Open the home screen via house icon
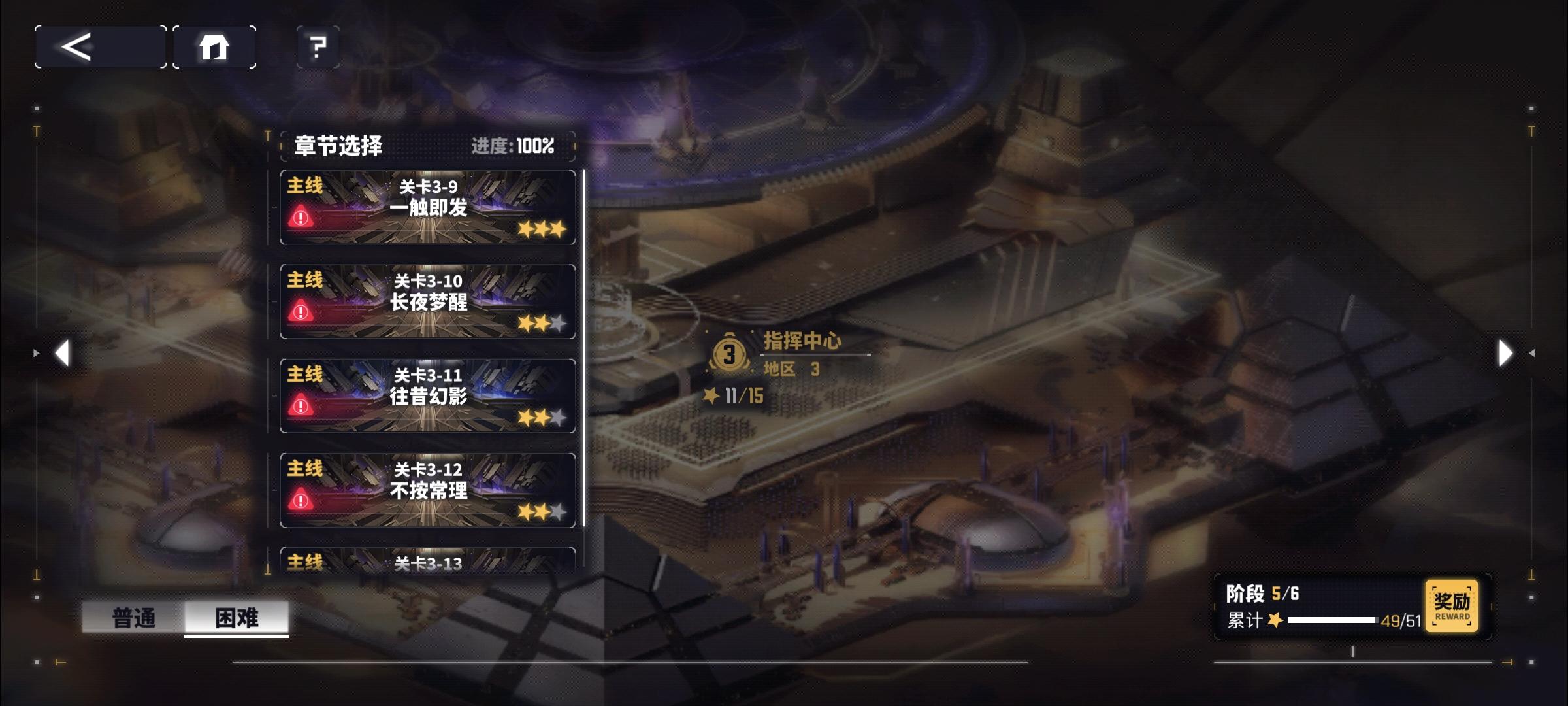The height and width of the screenshot is (706, 1568). pos(215,46)
